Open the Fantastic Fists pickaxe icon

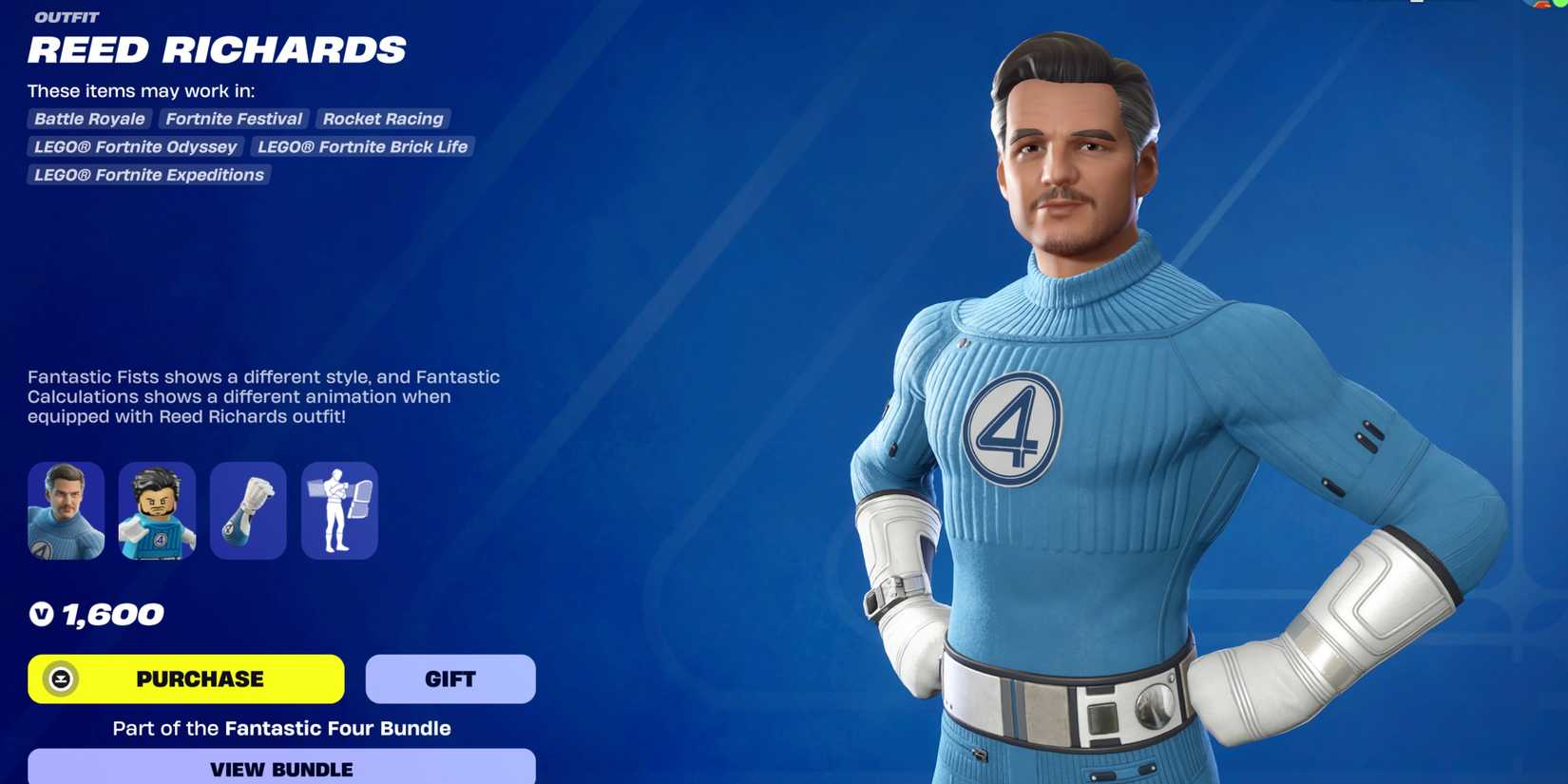248,510
